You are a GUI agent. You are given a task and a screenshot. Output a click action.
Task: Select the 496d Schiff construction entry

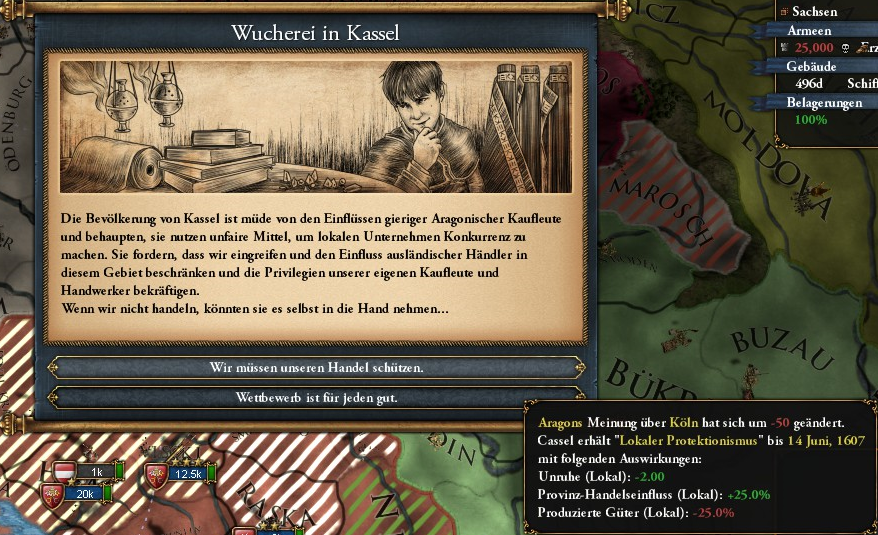tap(830, 84)
